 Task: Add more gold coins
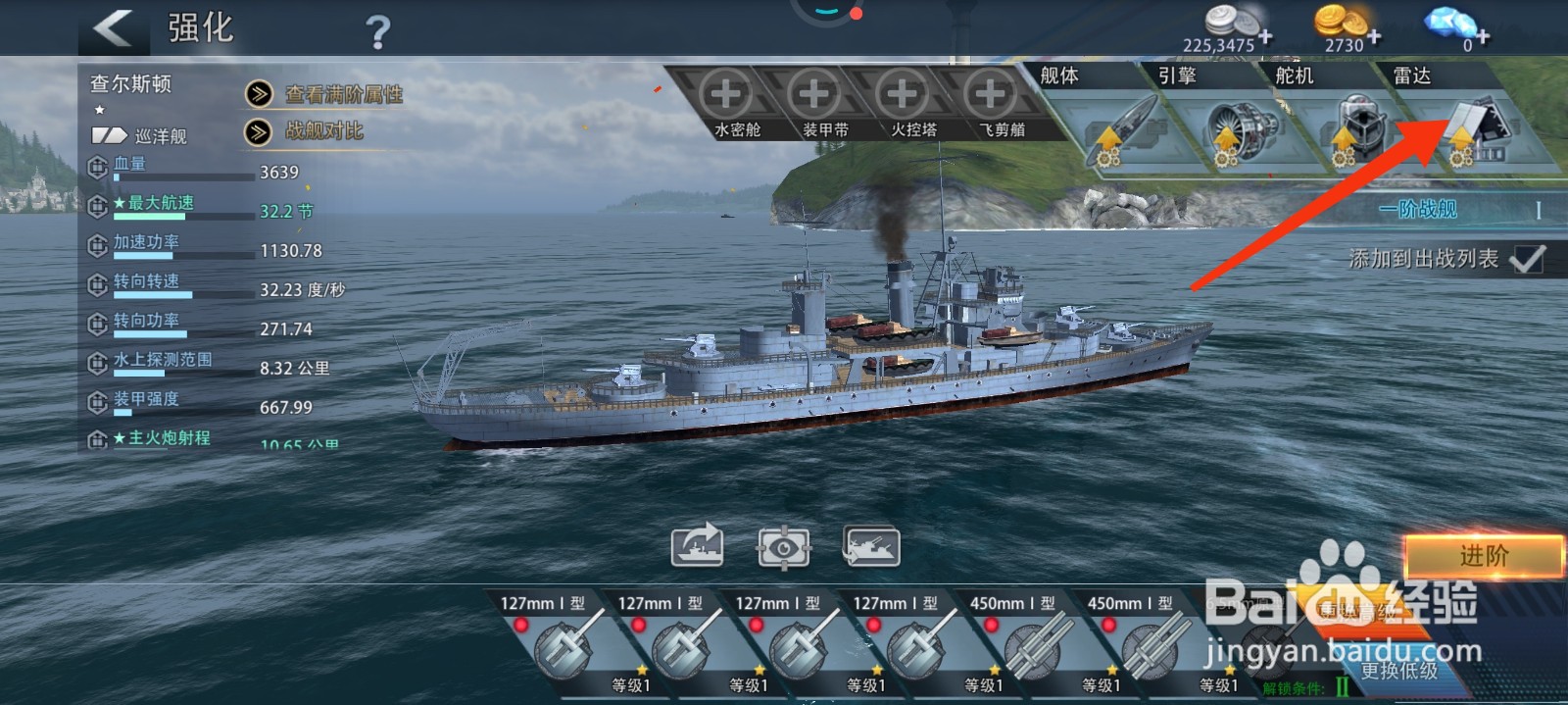[x=1375, y=37]
